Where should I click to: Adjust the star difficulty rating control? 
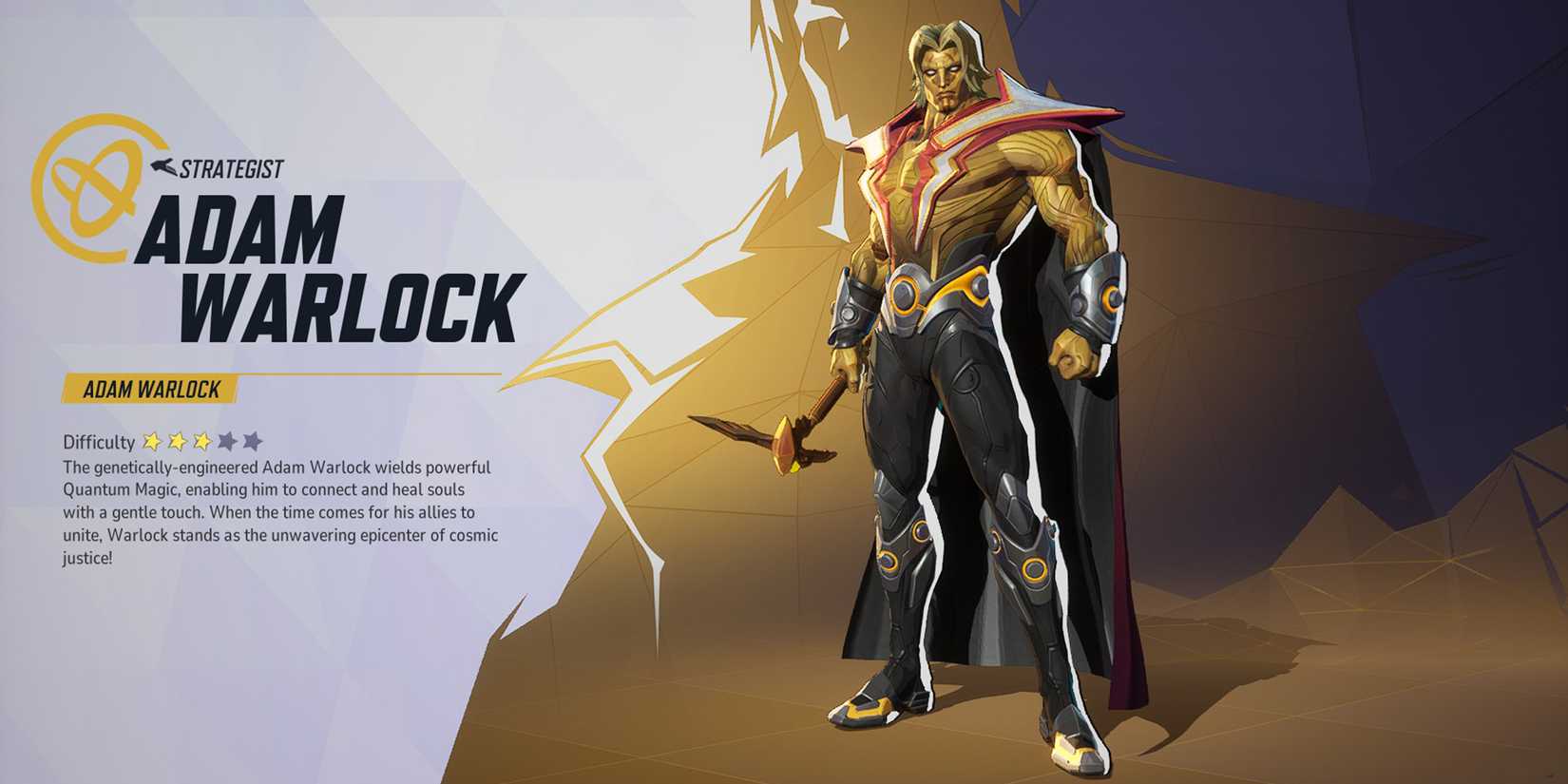pos(201,442)
